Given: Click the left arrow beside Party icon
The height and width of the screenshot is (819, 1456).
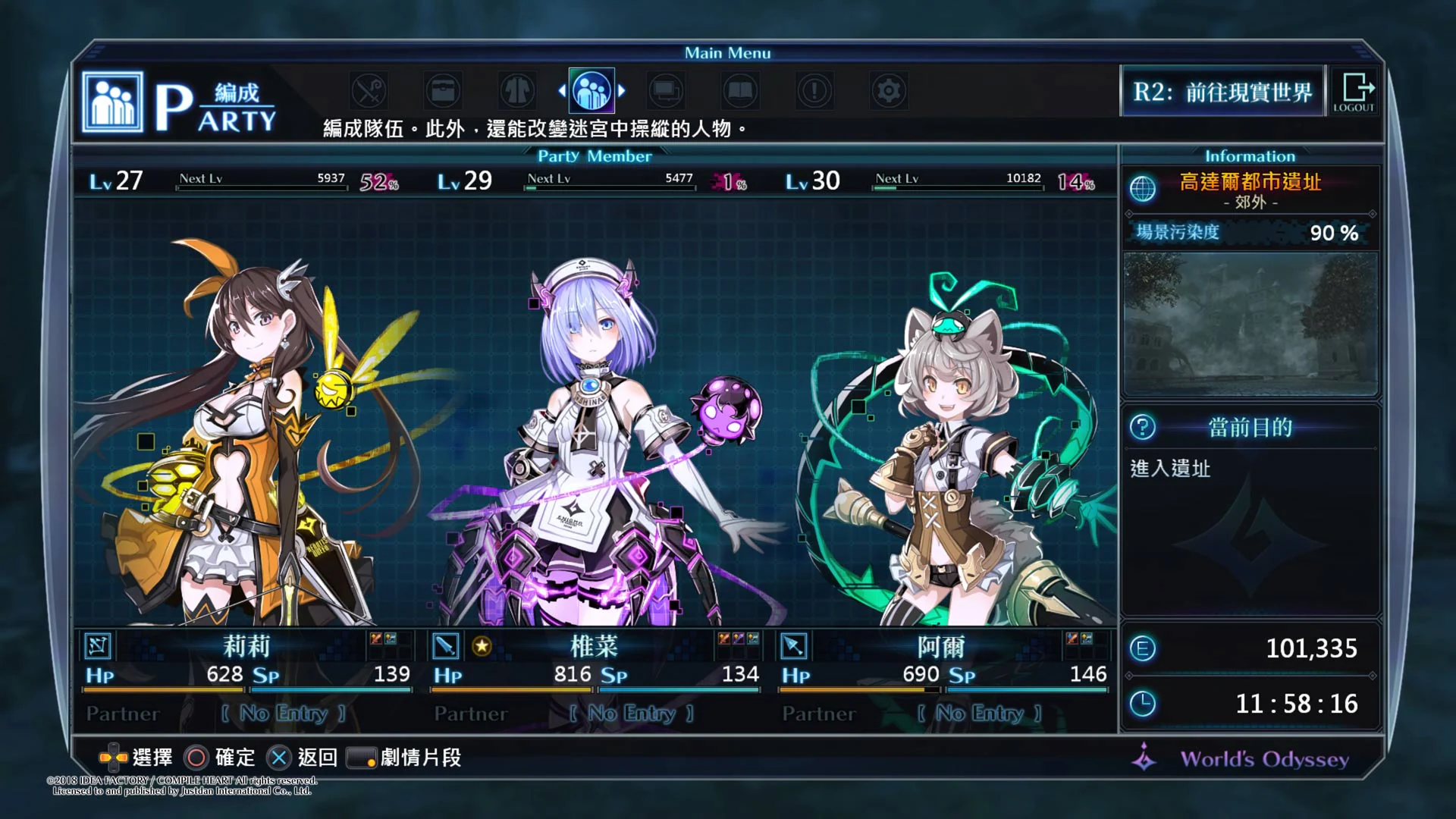Looking at the screenshot, I should pyautogui.click(x=562, y=89).
